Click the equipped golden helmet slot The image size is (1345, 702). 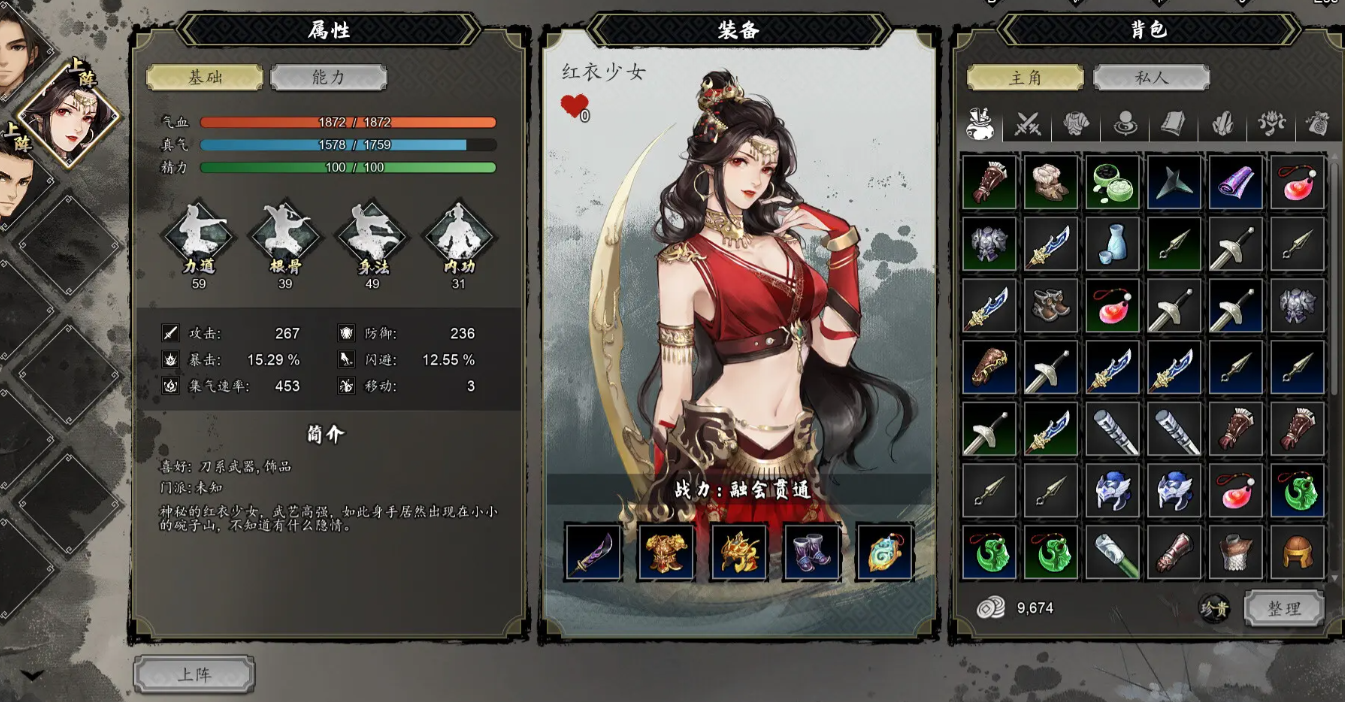pos(739,552)
